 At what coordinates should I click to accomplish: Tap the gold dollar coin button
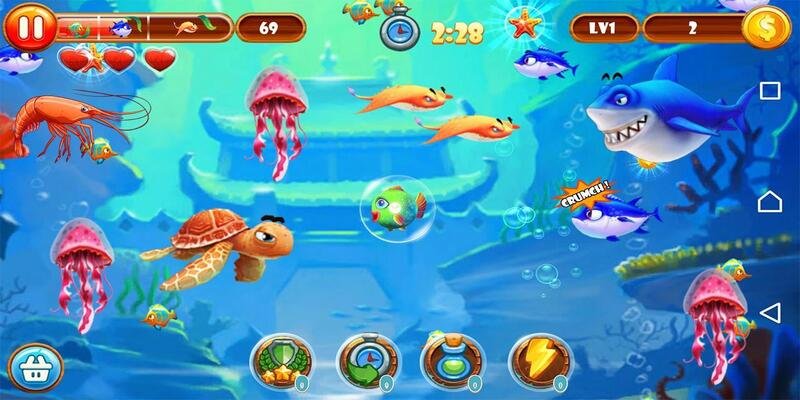767,27
